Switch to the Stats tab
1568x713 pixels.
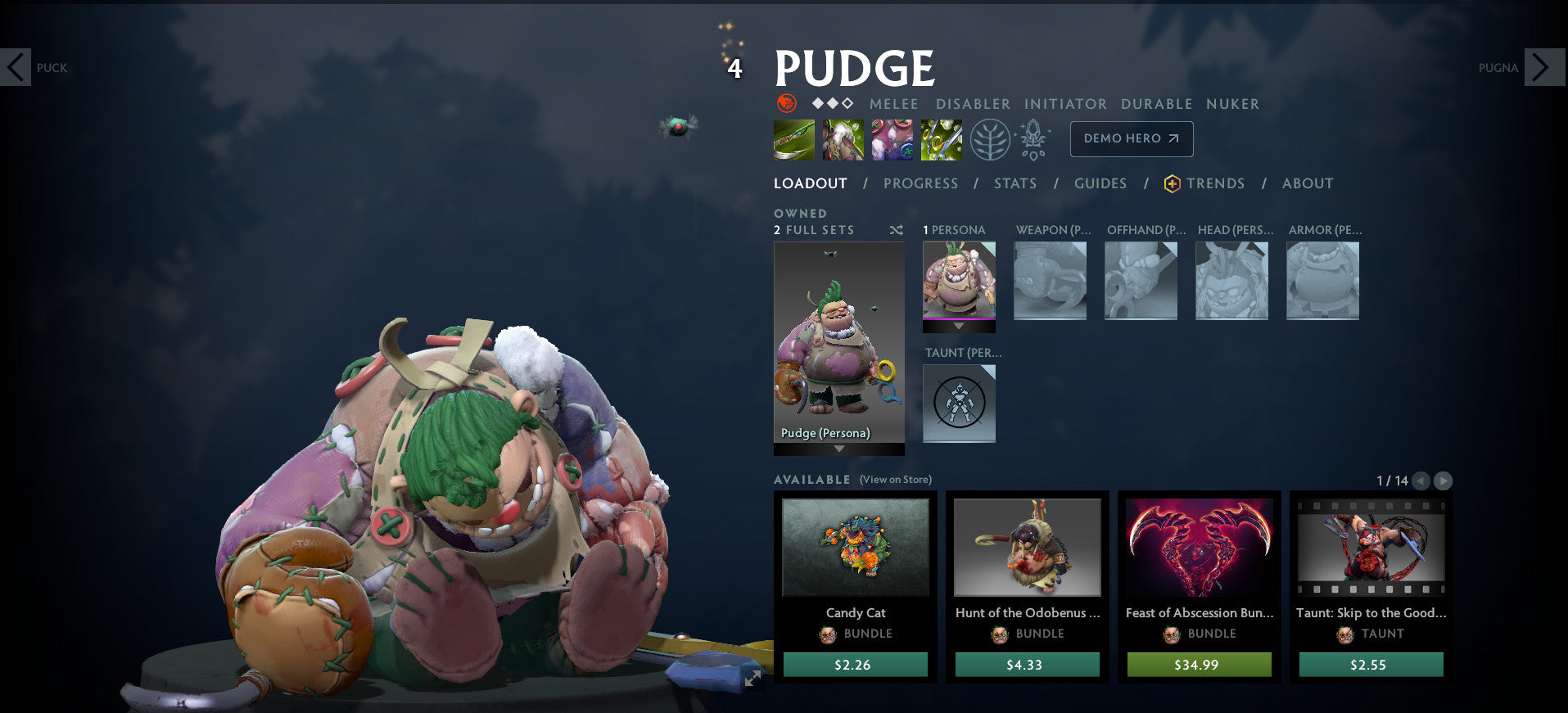(1014, 183)
